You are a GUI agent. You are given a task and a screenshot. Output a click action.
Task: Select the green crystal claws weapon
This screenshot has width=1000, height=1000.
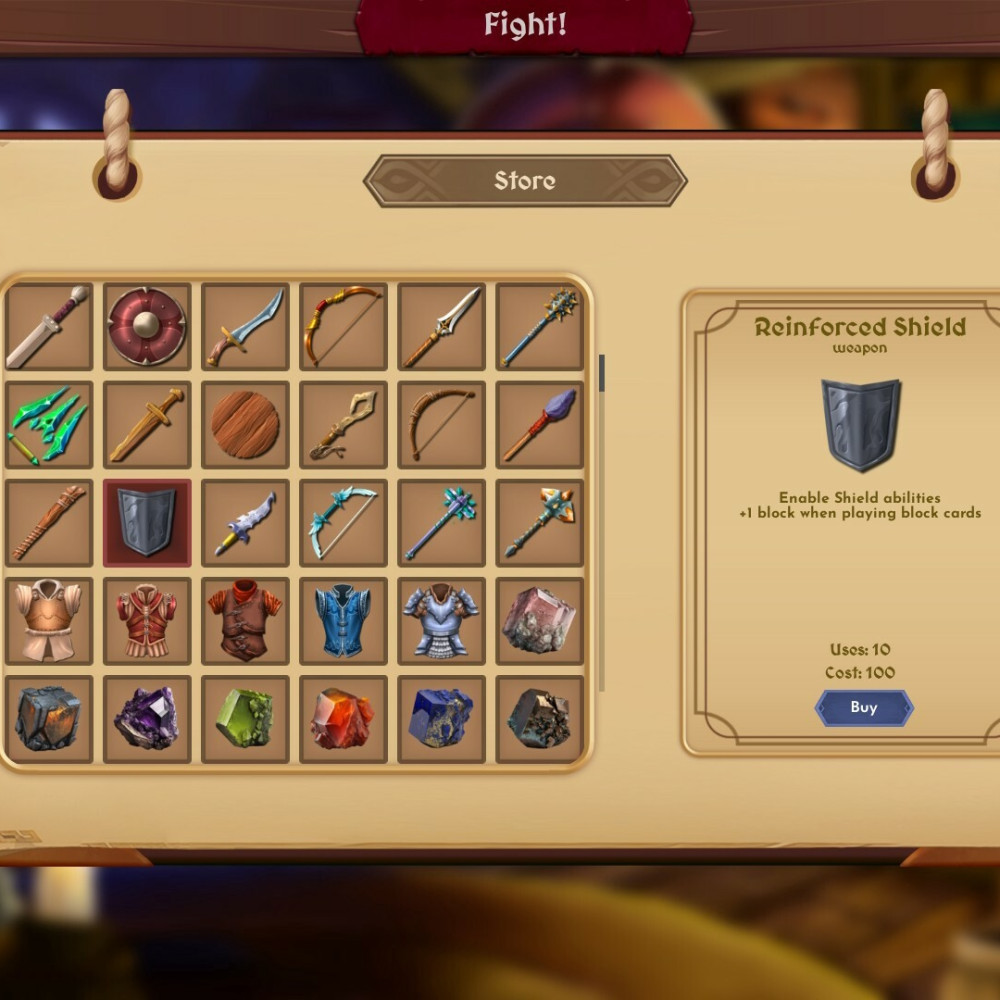[48, 425]
